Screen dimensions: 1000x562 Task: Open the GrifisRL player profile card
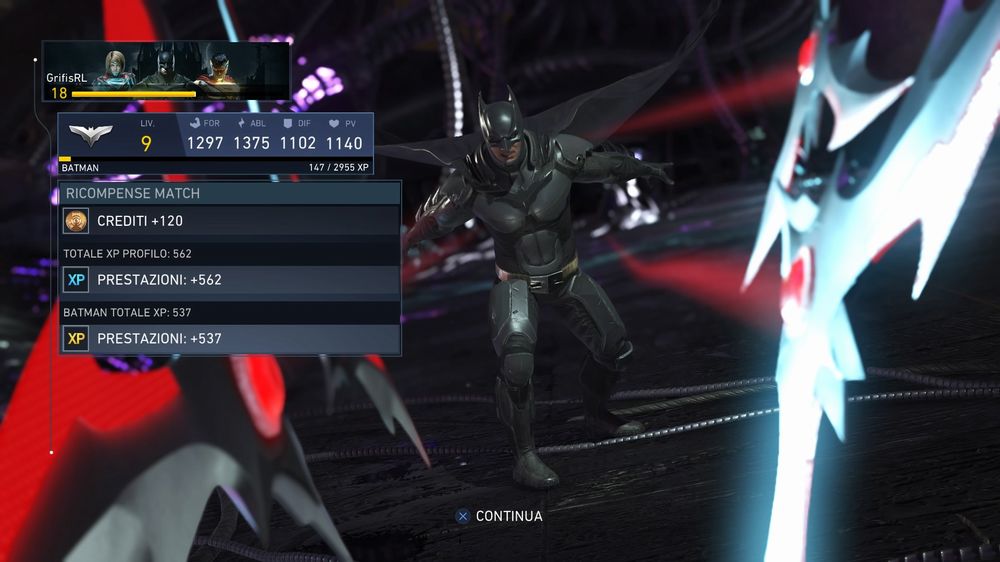(x=166, y=71)
